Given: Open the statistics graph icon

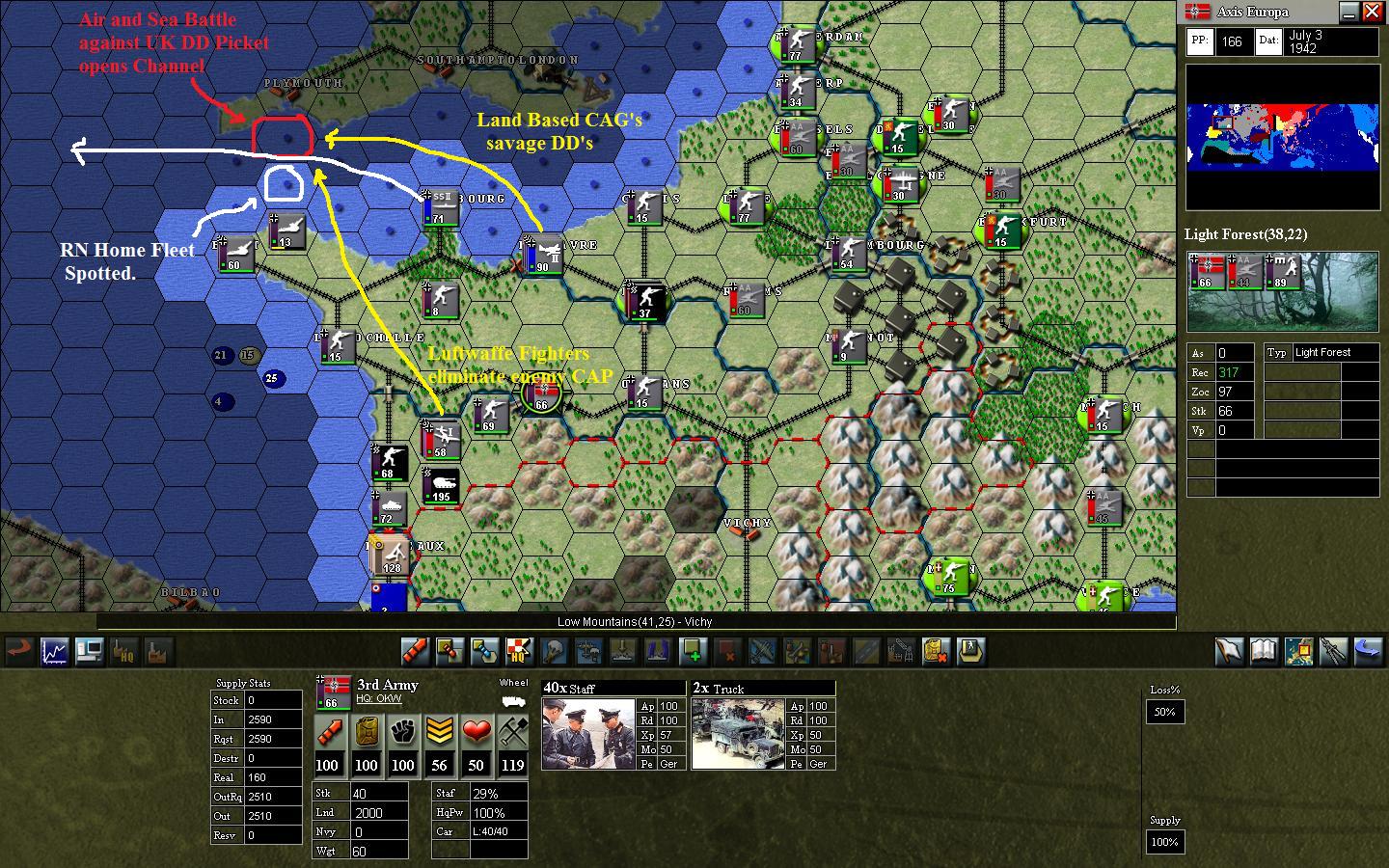Looking at the screenshot, I should tap(54, 652).
